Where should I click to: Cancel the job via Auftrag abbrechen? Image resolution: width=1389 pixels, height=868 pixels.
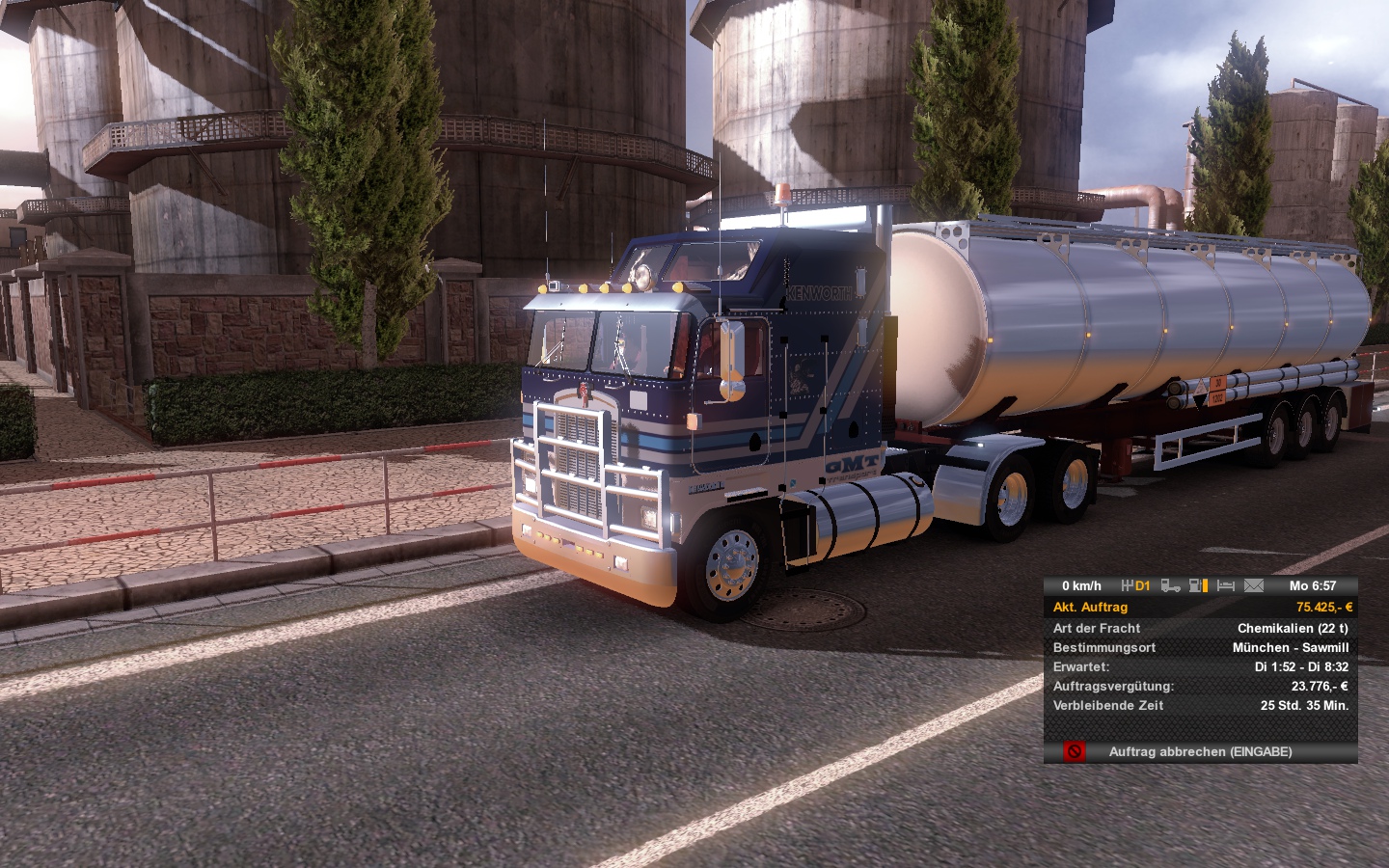click(1200, 751)
